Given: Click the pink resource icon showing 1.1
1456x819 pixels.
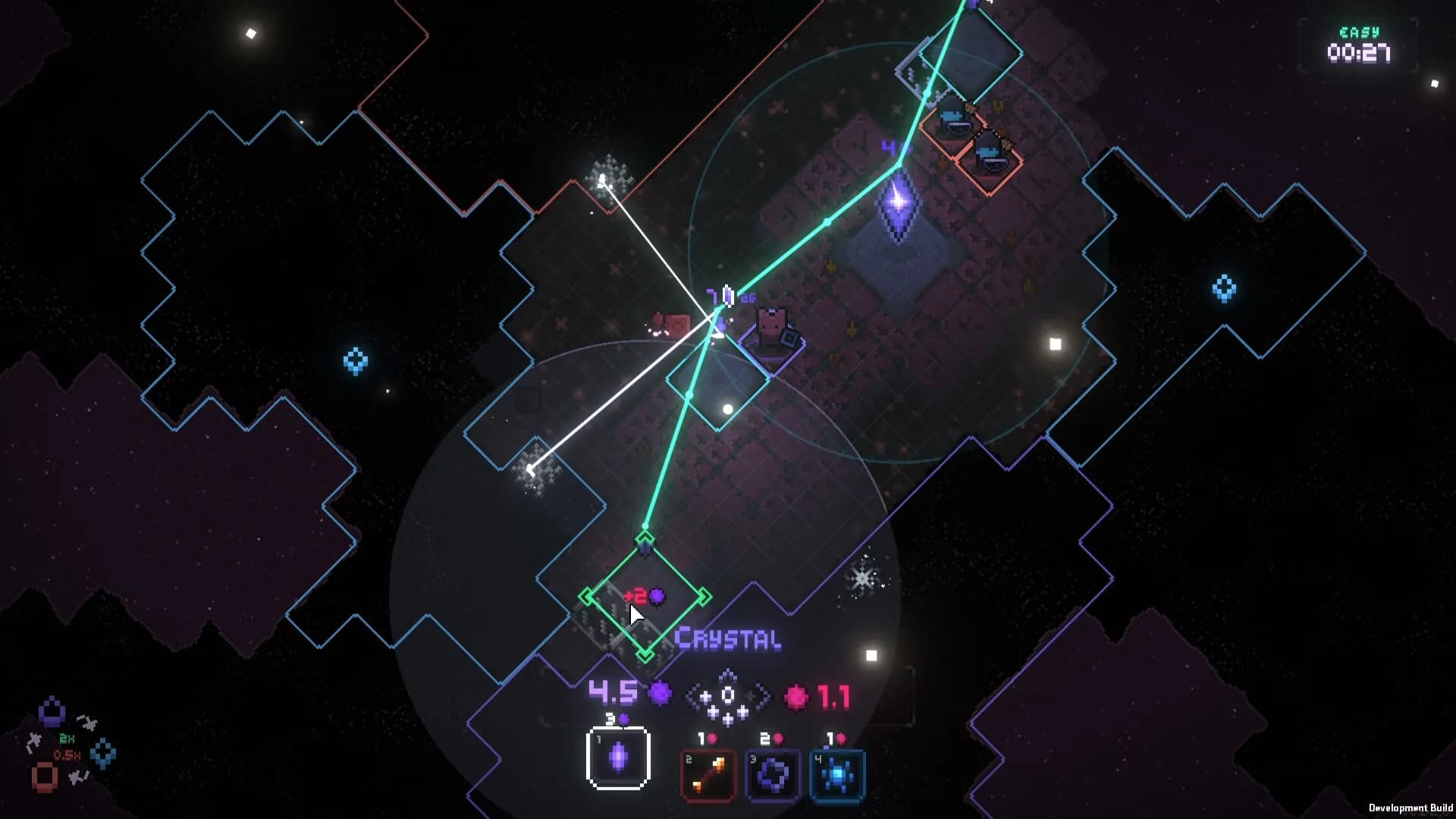Looking at the screenshot, I should [795, 694].
